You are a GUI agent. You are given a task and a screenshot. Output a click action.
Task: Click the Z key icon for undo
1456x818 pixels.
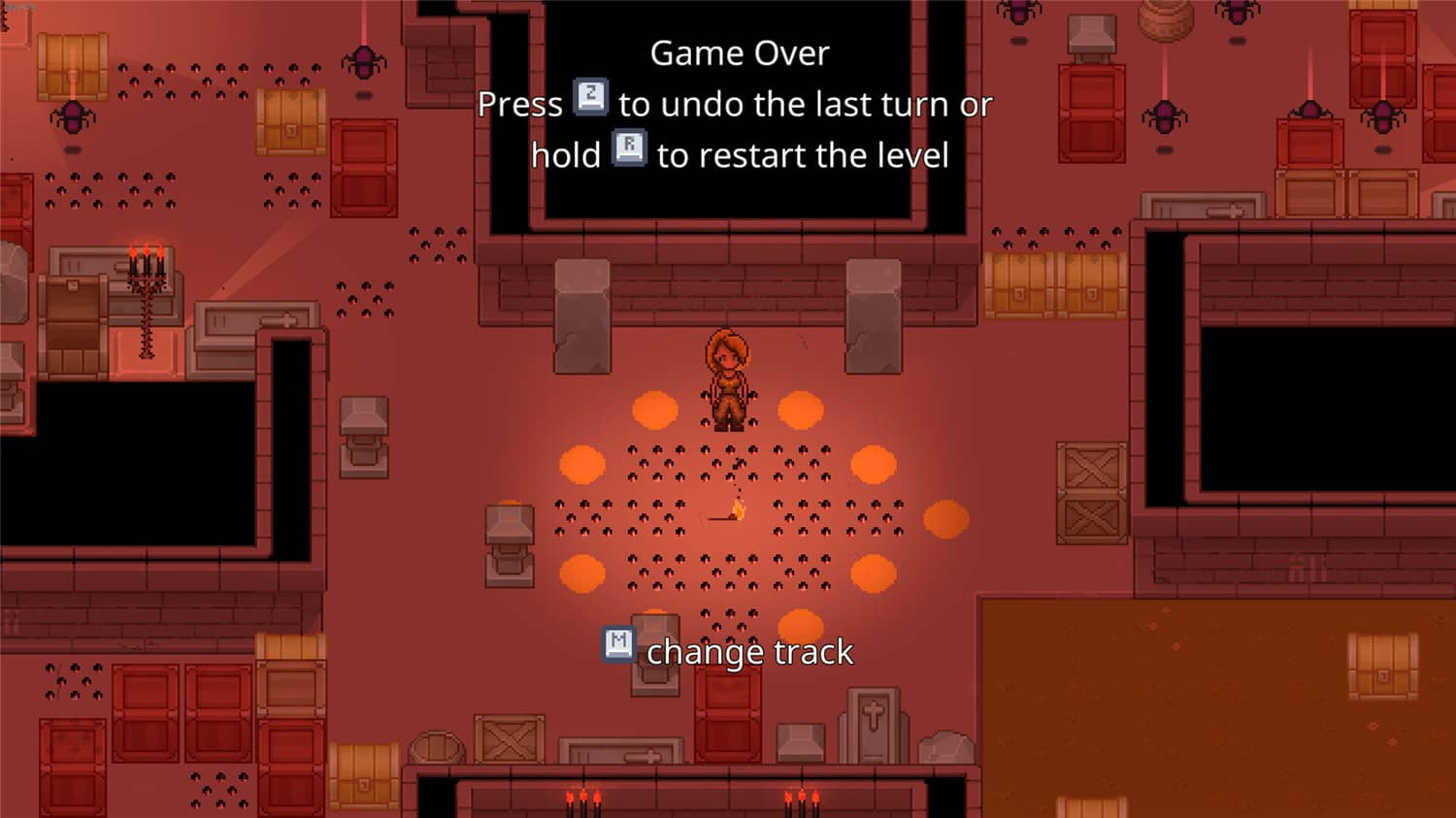point(589,97)
